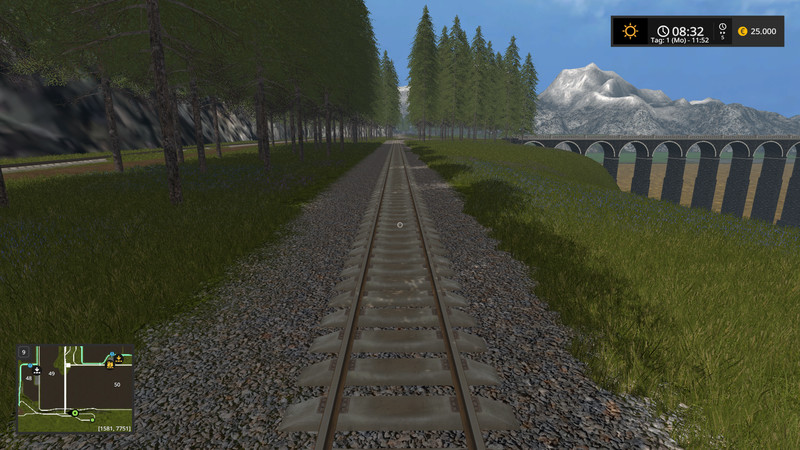
Task: Click the euro coin money icon
Action: (742, 31)
